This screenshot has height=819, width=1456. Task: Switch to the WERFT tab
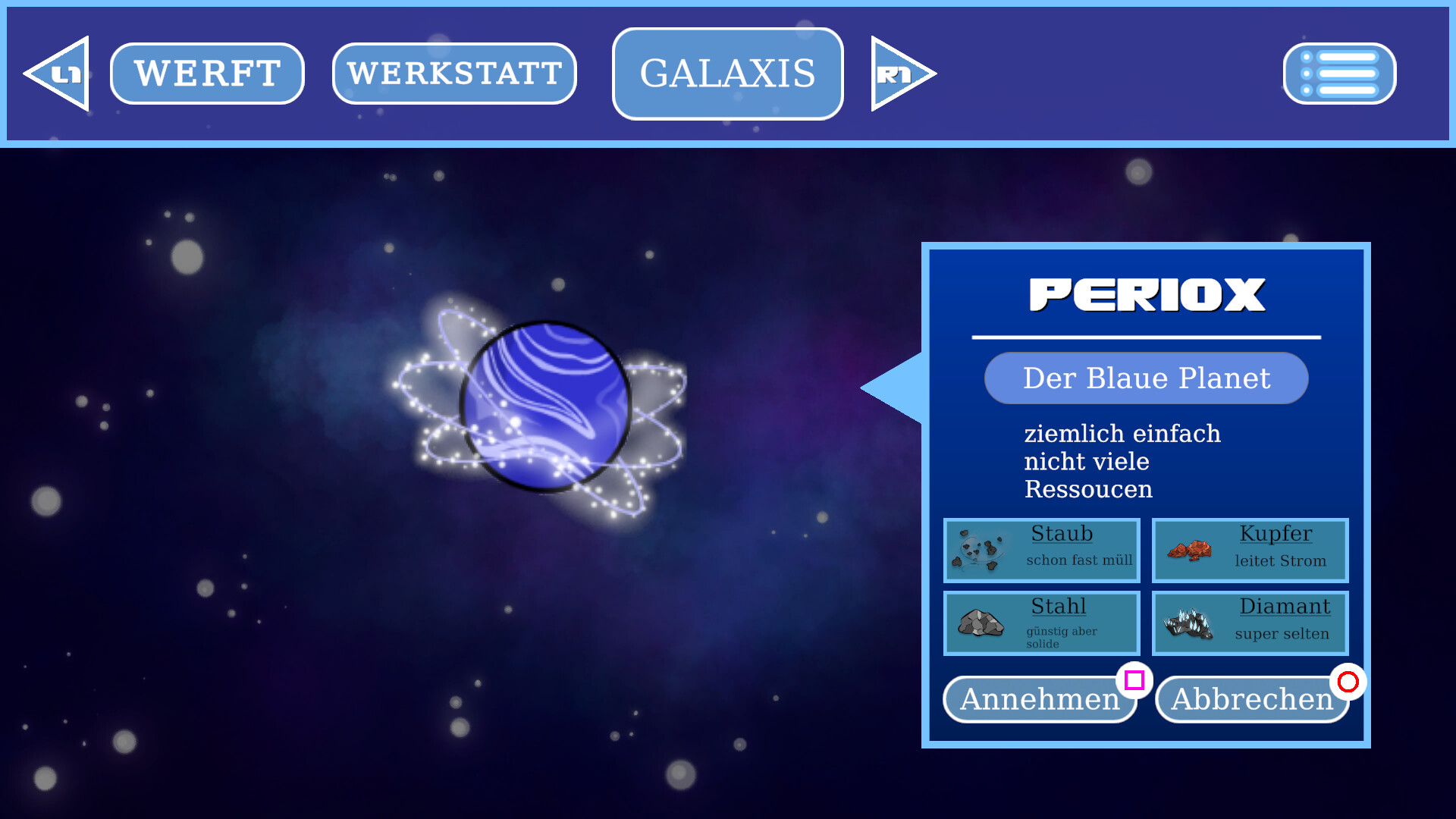[x=206, y=73]
